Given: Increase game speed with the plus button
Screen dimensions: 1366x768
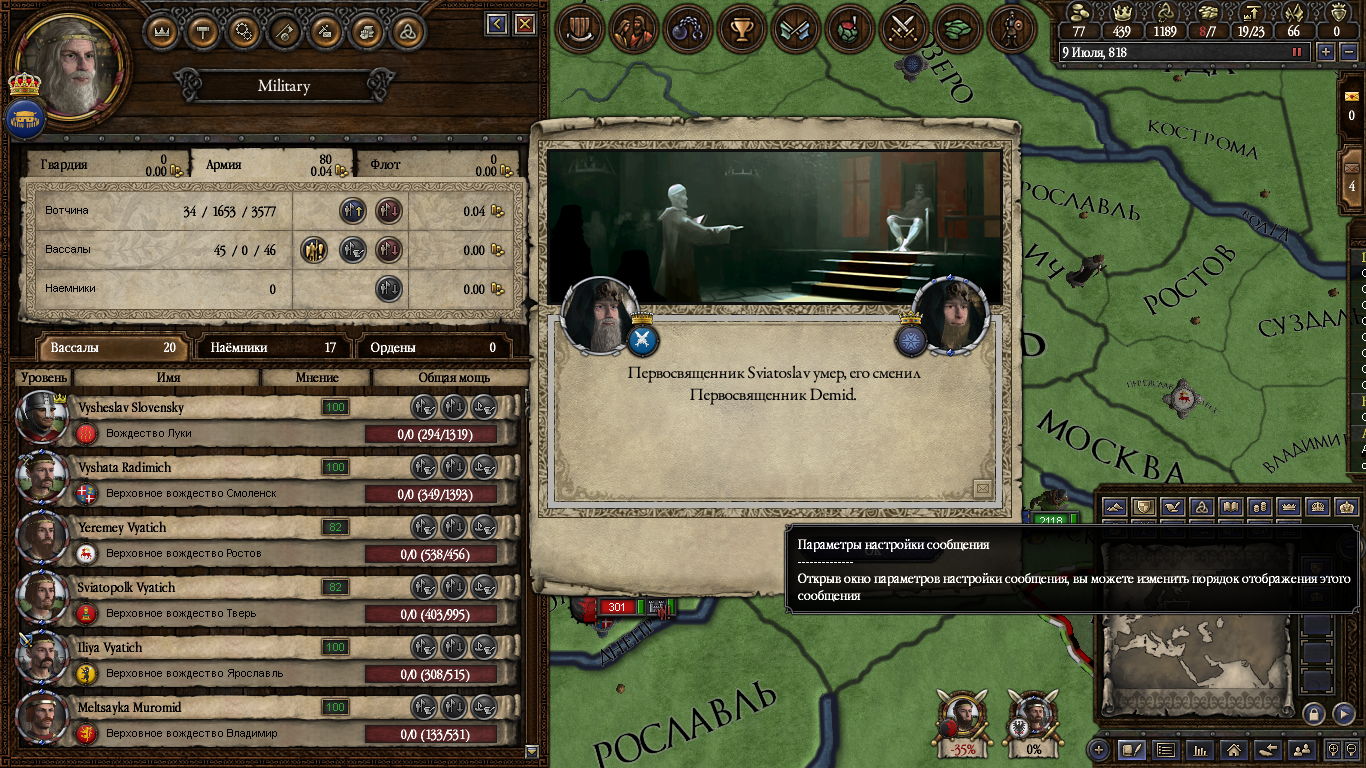Looking at the screenshot, I should tap(1326, 52).
